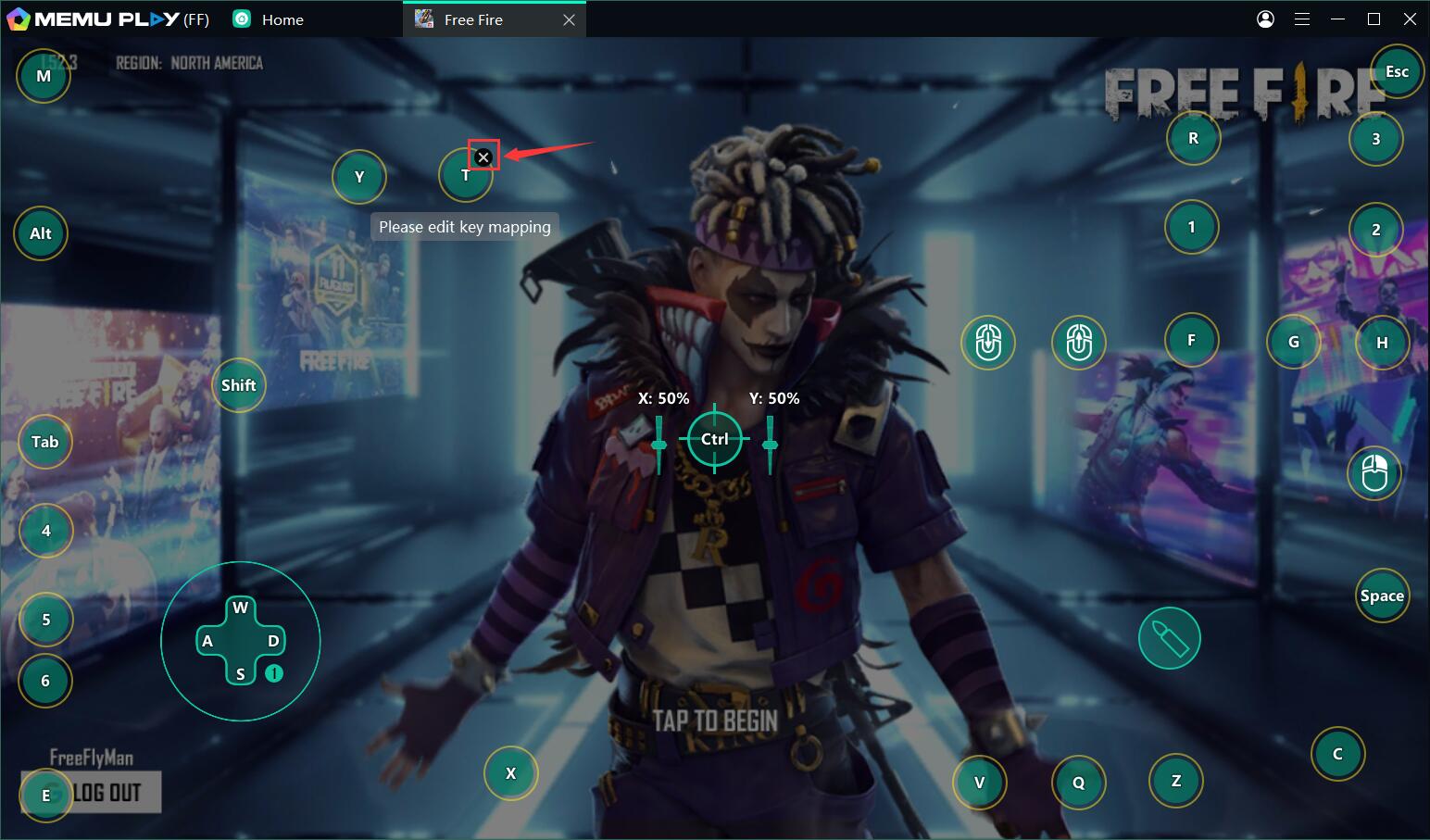
Task: Click the X key mapping circle
Action: (510, 772)
